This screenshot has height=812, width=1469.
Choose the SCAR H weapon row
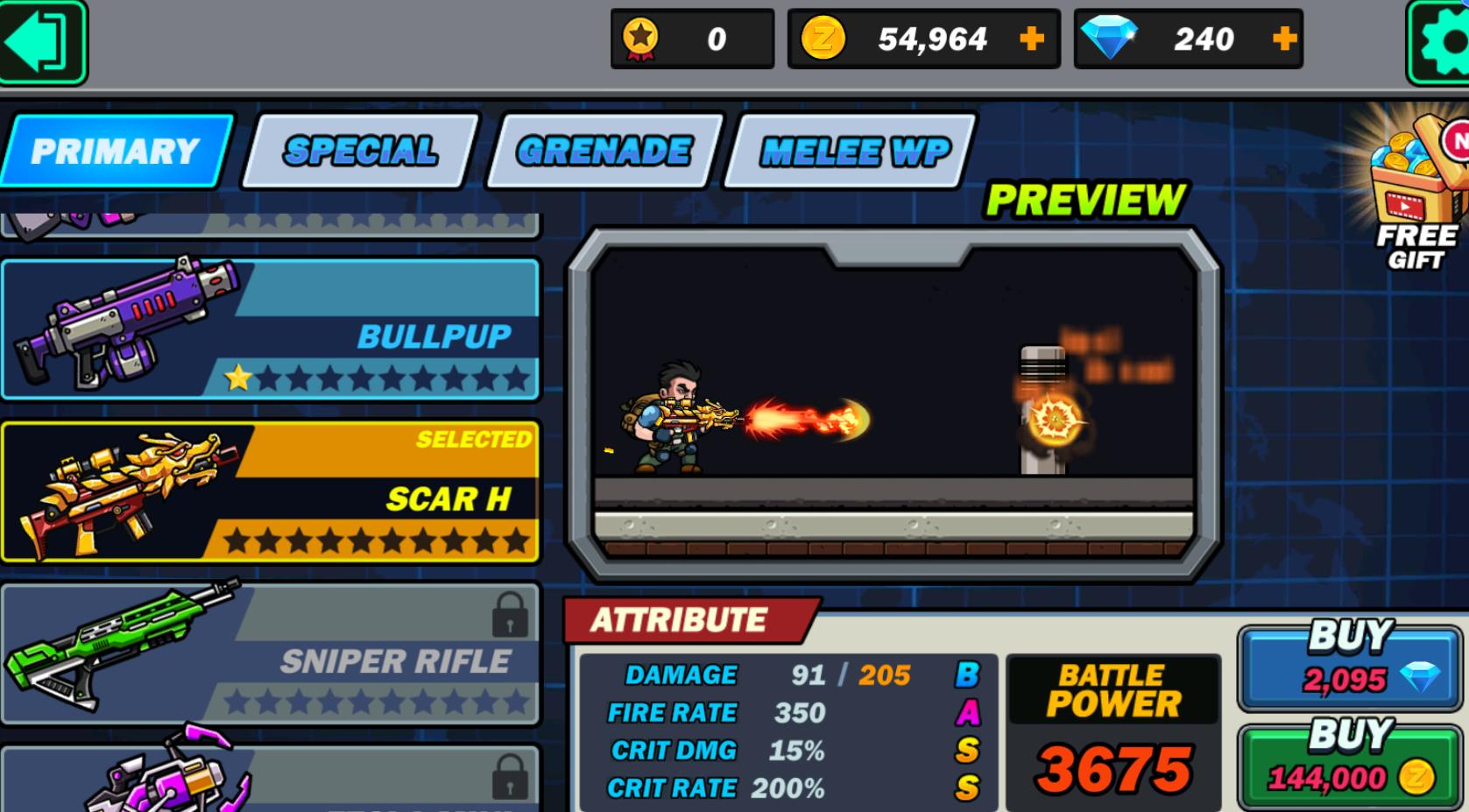pyautogui.click(x=270, y=491)
